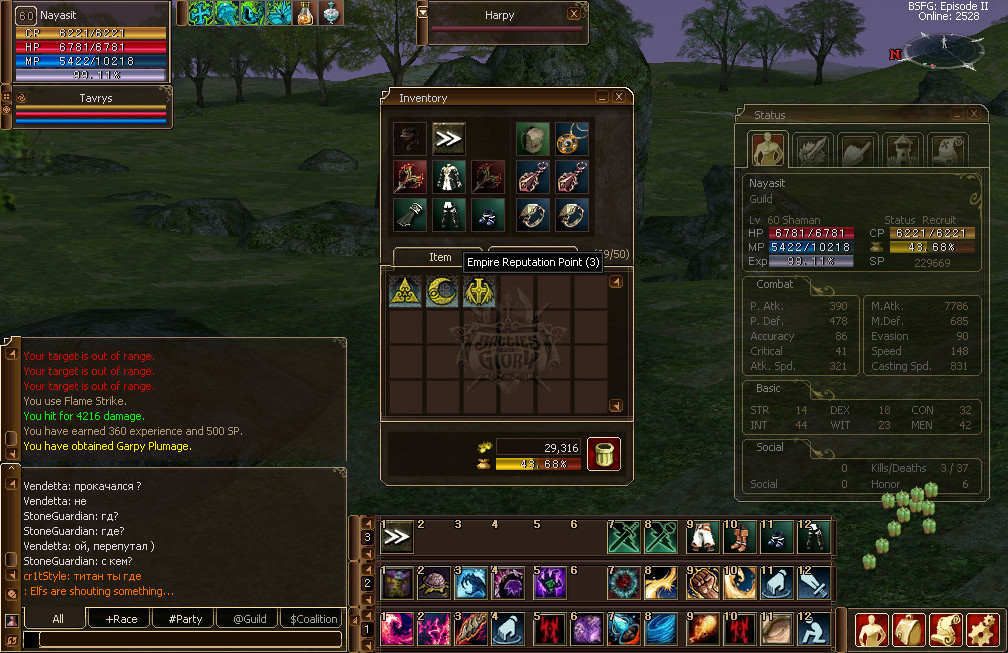
Task: Open the gear settings menu button
Action: [985, 629]
